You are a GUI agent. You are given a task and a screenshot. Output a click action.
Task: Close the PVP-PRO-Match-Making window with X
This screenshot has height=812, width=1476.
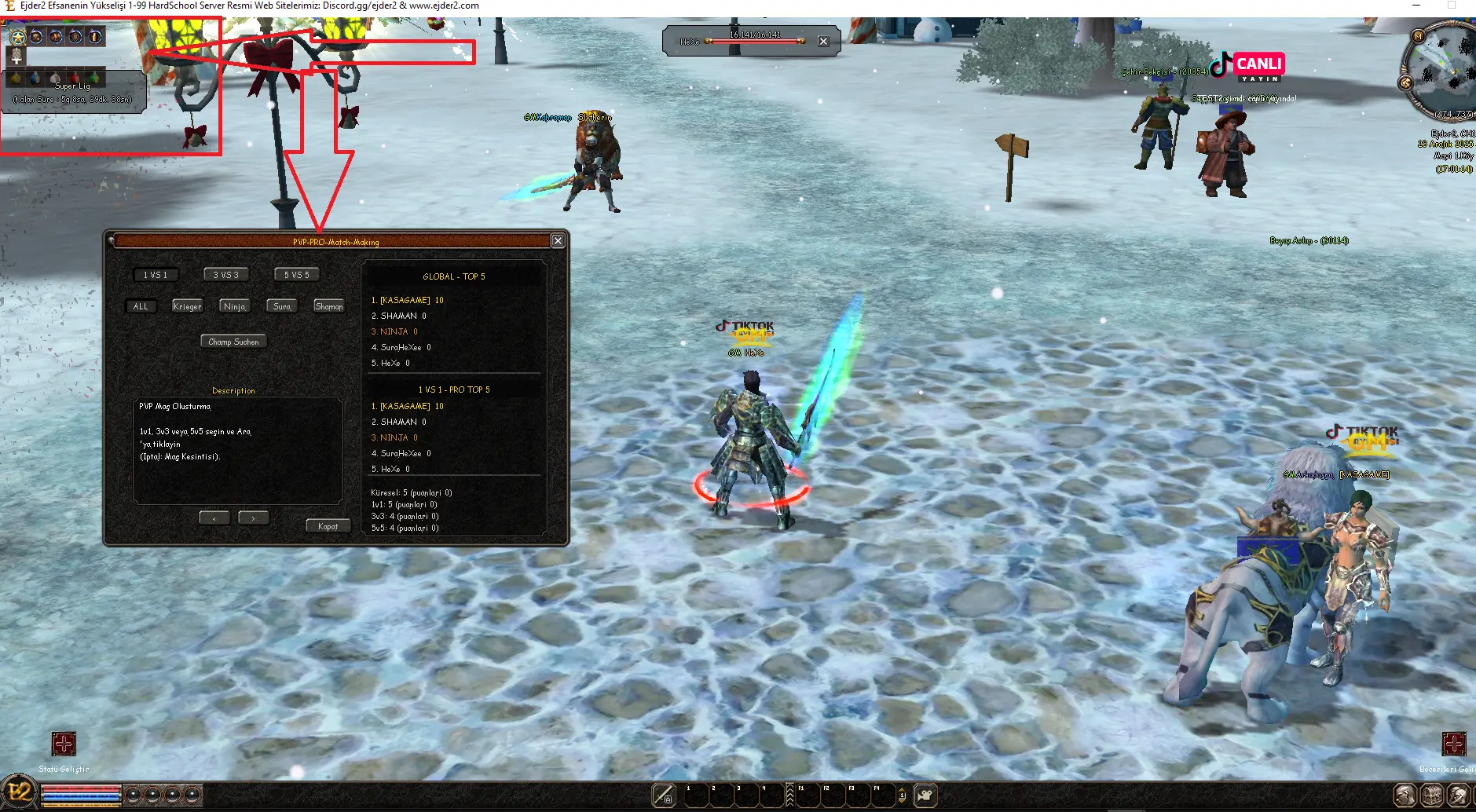click(x=558, y=241)
